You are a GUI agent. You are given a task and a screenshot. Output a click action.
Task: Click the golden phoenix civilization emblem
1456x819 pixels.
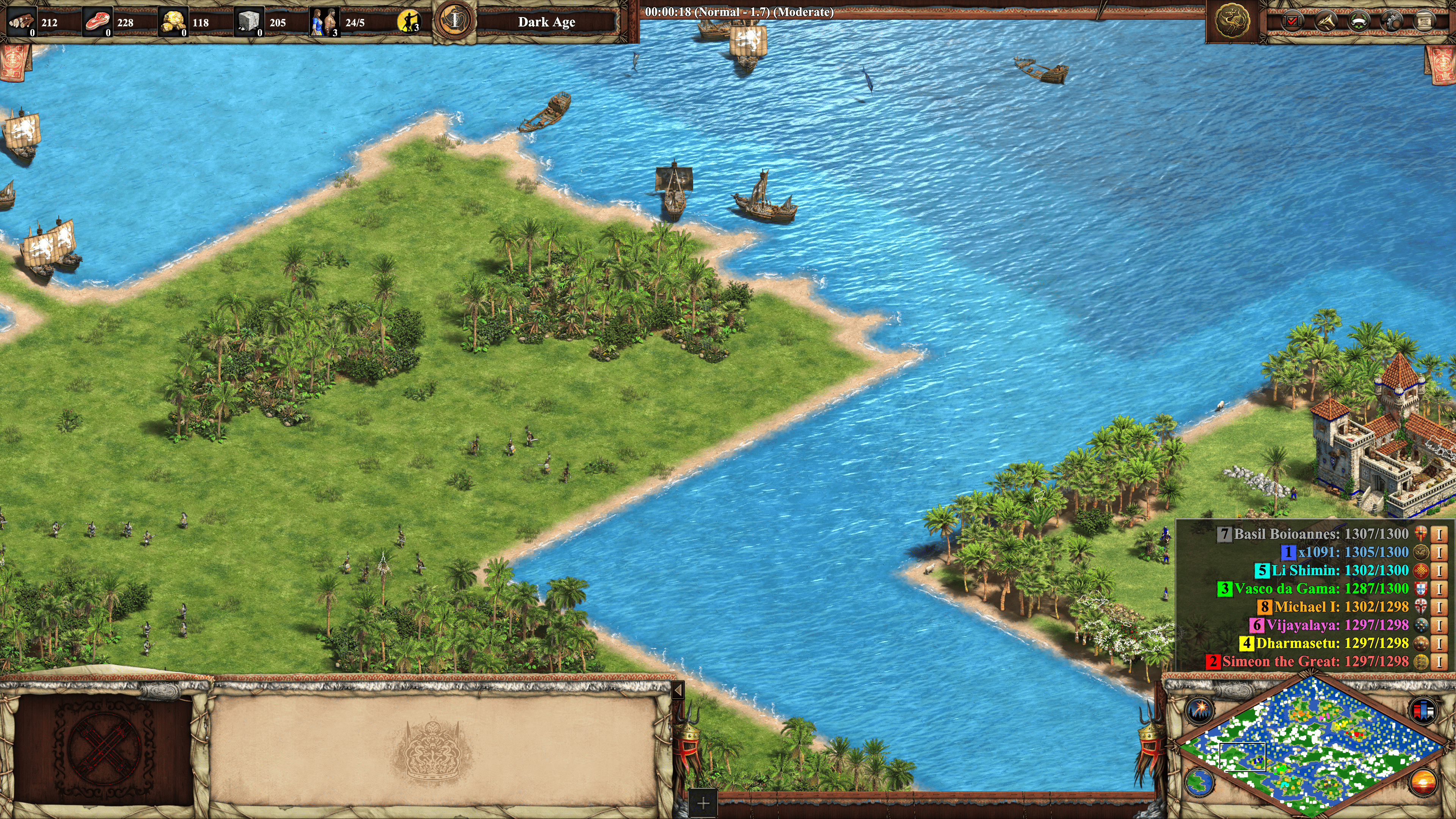pos(1232,22)
